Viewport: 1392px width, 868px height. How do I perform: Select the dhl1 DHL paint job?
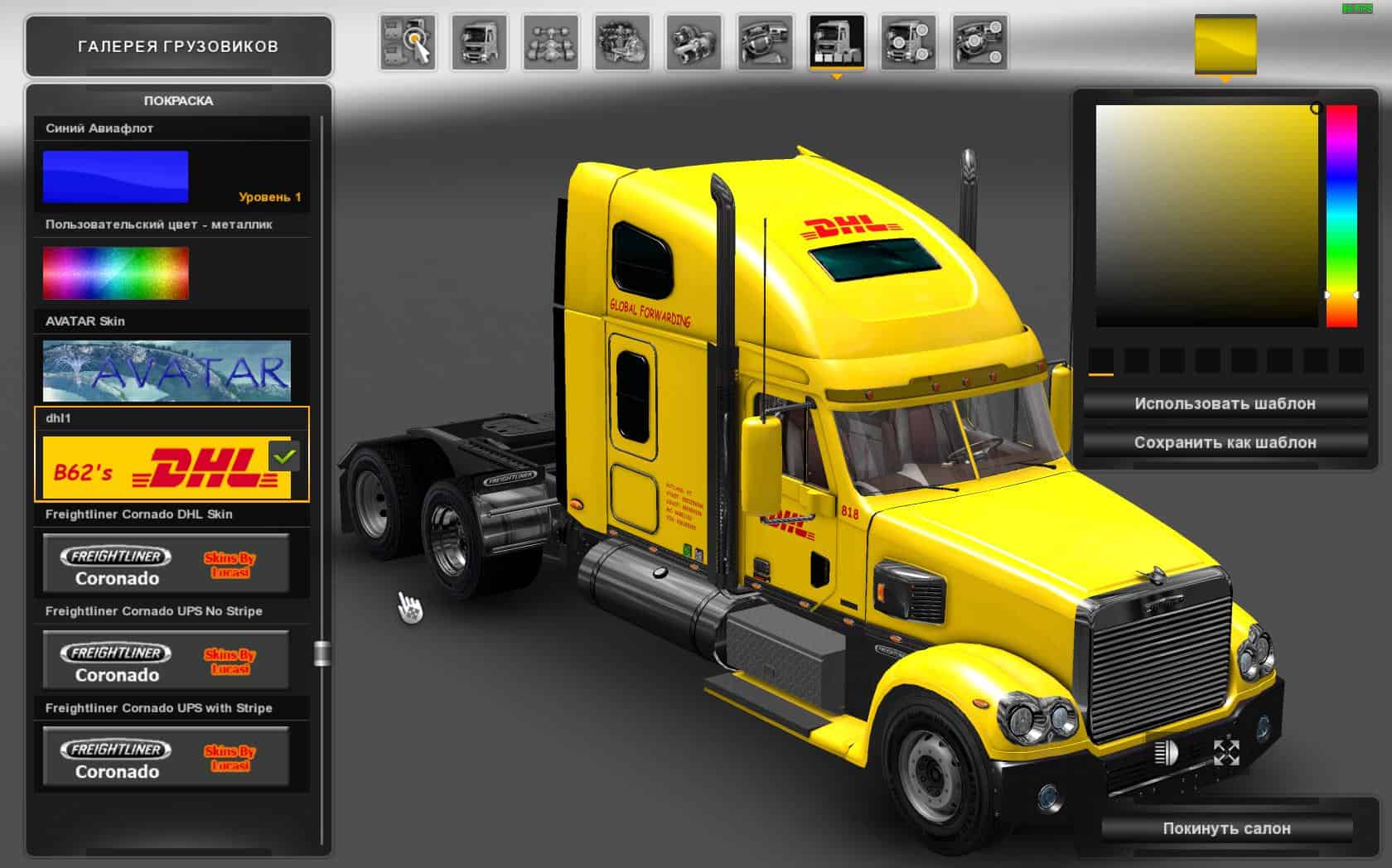tap(167, 467)
